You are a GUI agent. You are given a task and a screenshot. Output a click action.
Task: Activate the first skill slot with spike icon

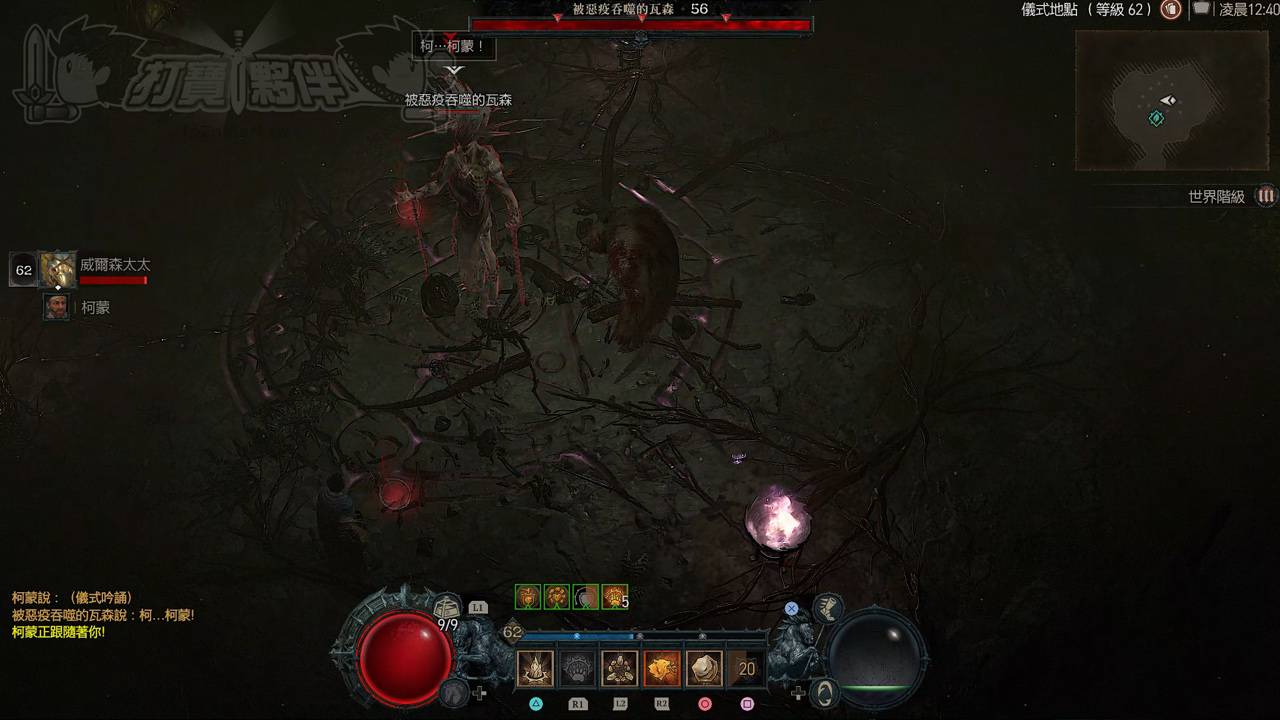pos(535,669)
